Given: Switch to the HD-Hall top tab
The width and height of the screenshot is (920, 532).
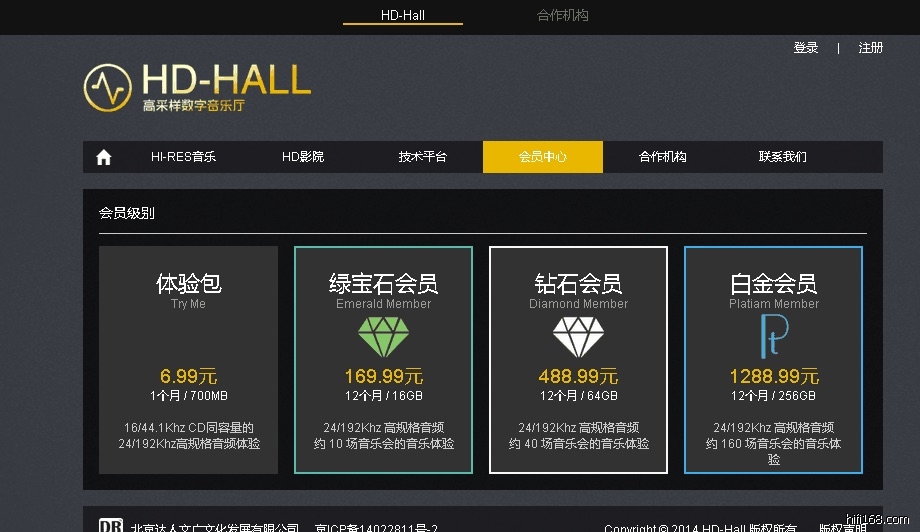Looking at the screenshot, I should 403,15.
